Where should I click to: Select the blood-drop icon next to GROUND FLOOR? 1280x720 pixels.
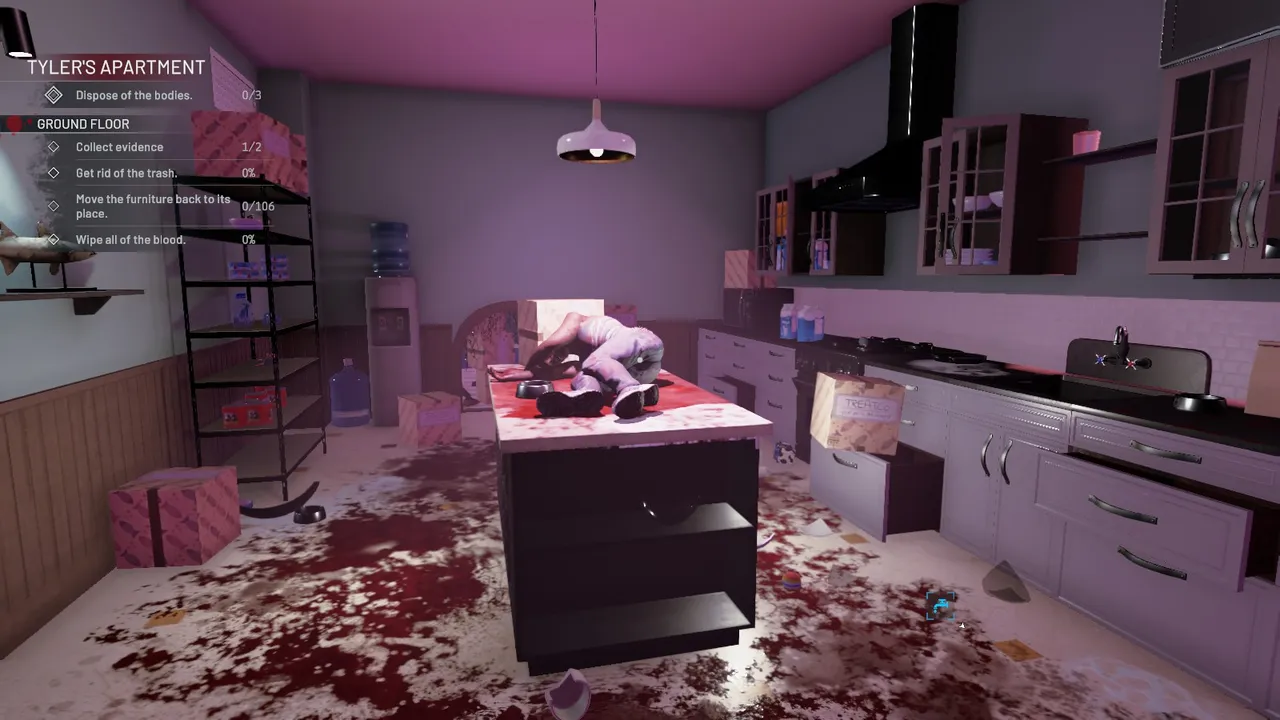point(14,123)
